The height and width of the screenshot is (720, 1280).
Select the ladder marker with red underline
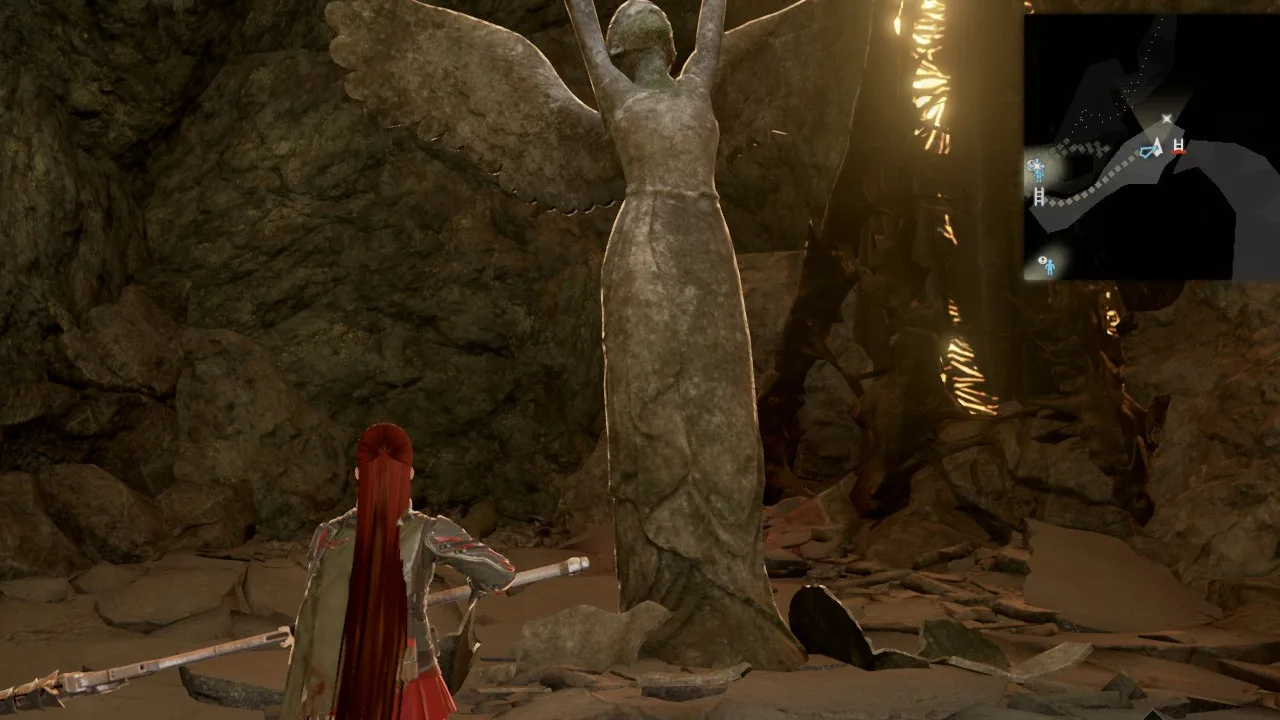coord(1179,148)
